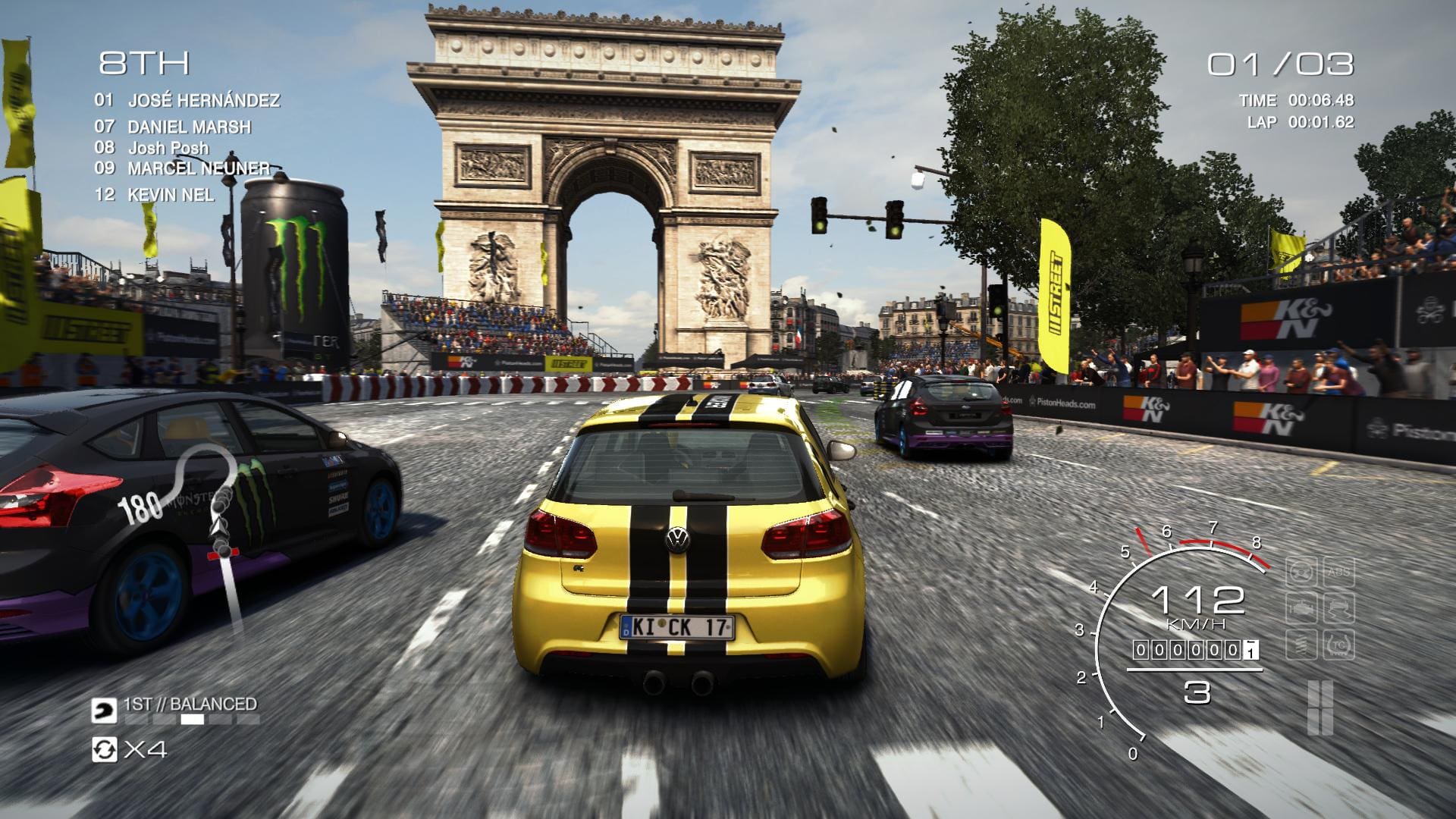Screen dimensions: 1456x819
Task: Click Kevin Nel's leaderboard entry
Action: pos(170,195)
